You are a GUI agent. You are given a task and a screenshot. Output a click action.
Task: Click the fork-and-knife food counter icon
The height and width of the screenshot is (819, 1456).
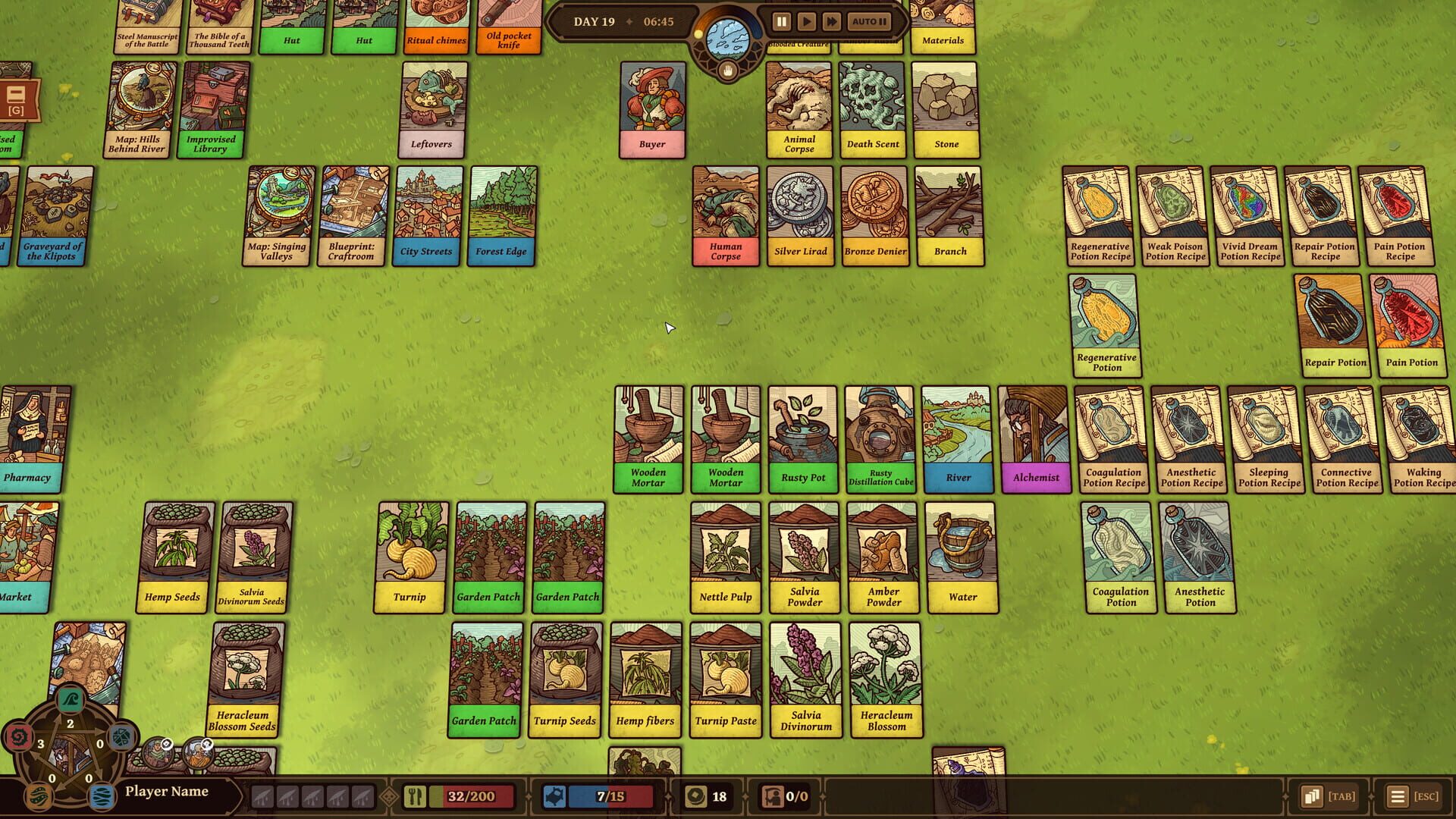tap(416, 796)
